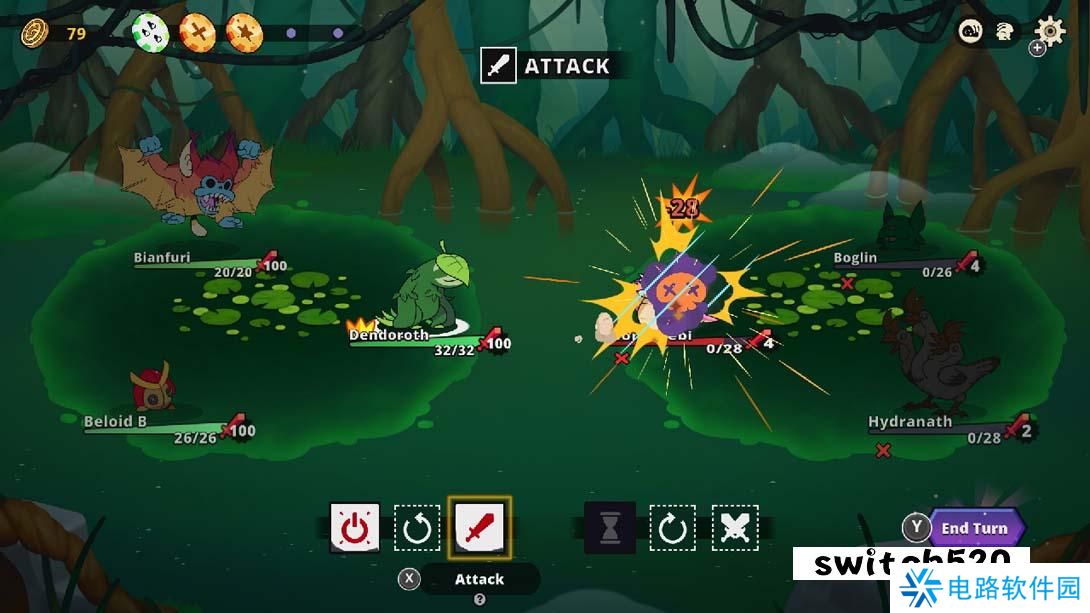Viewport: 1090px width, 613px height.
Task: Click the small help question mark under Attack
Action: click(479, 599)
